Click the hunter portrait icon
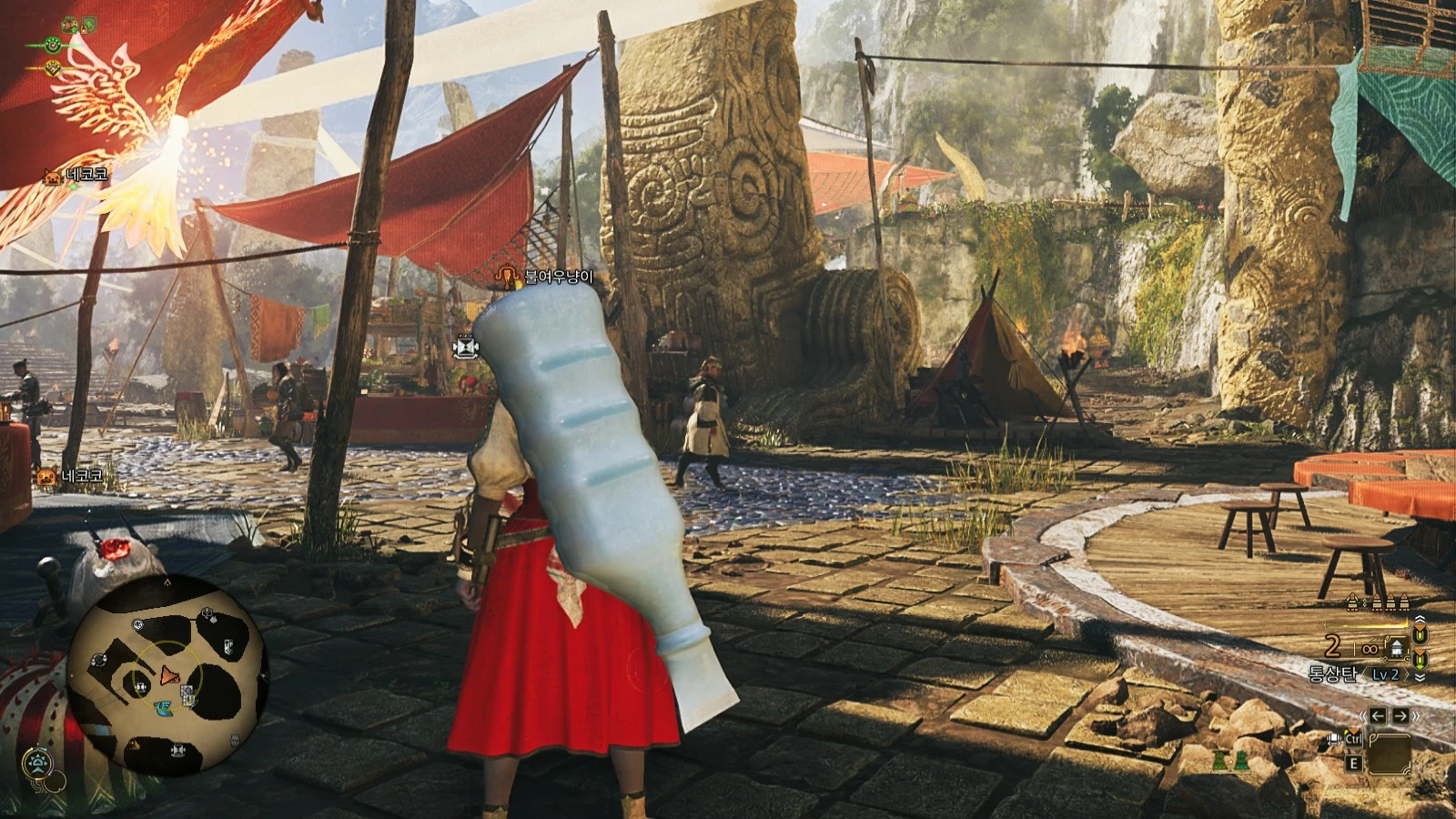 [x=70, y=25]
